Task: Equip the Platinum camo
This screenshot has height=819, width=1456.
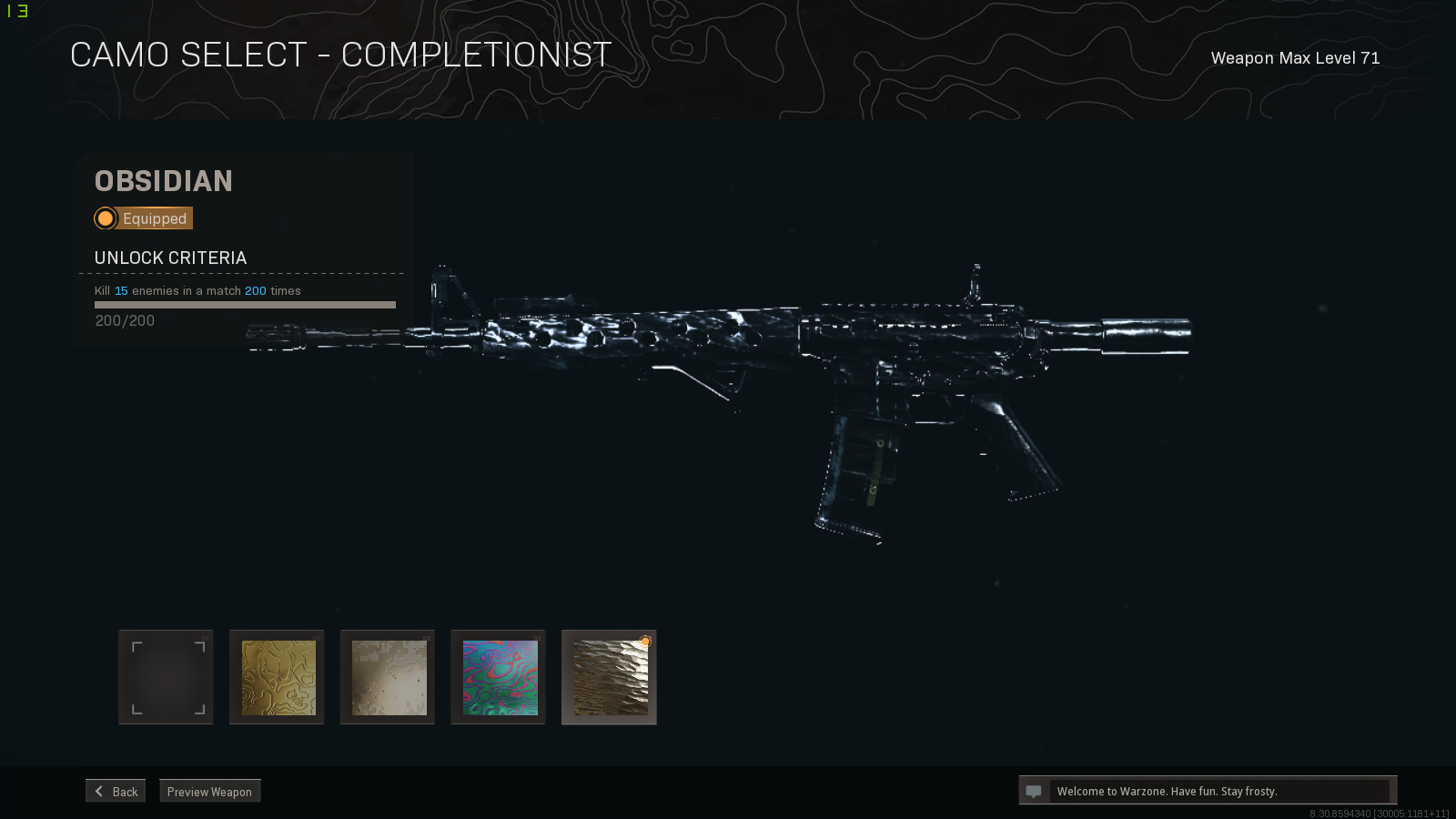Action: coord(387,676)
